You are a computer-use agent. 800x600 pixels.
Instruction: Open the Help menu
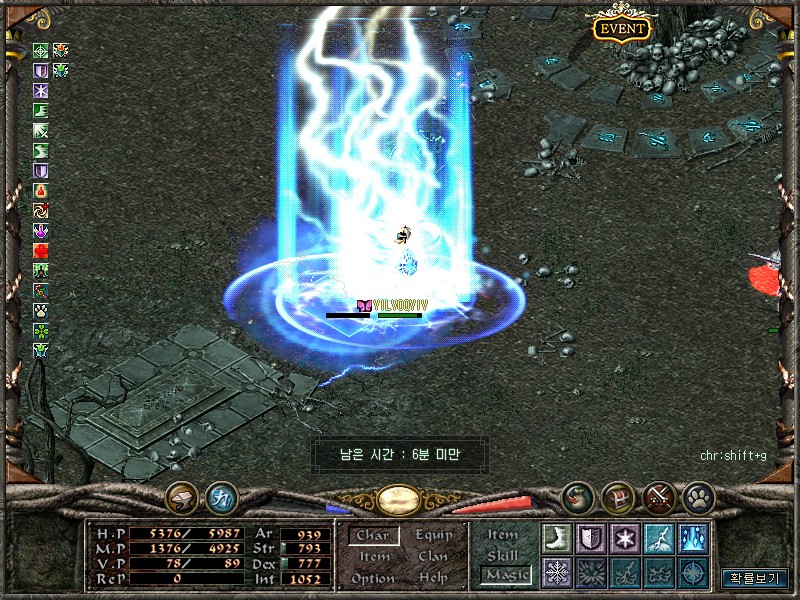point(433,578)
